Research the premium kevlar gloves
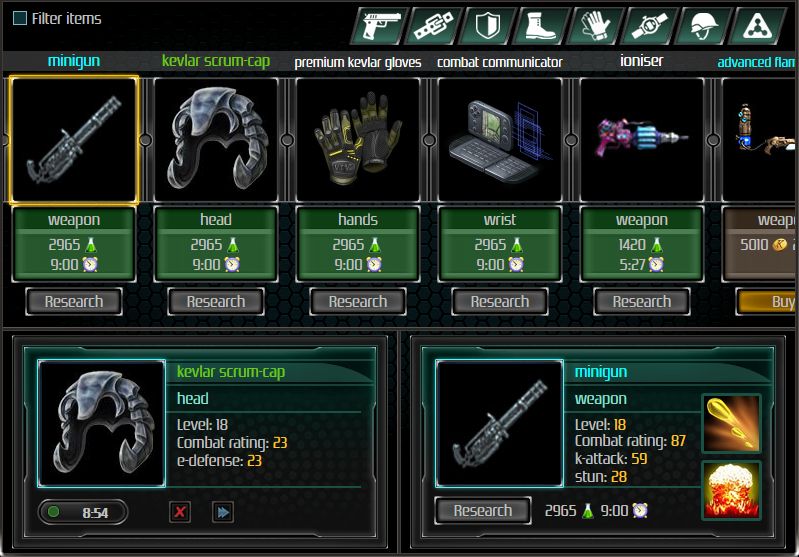This screenshot has width=799, height=557. [358, 301]
